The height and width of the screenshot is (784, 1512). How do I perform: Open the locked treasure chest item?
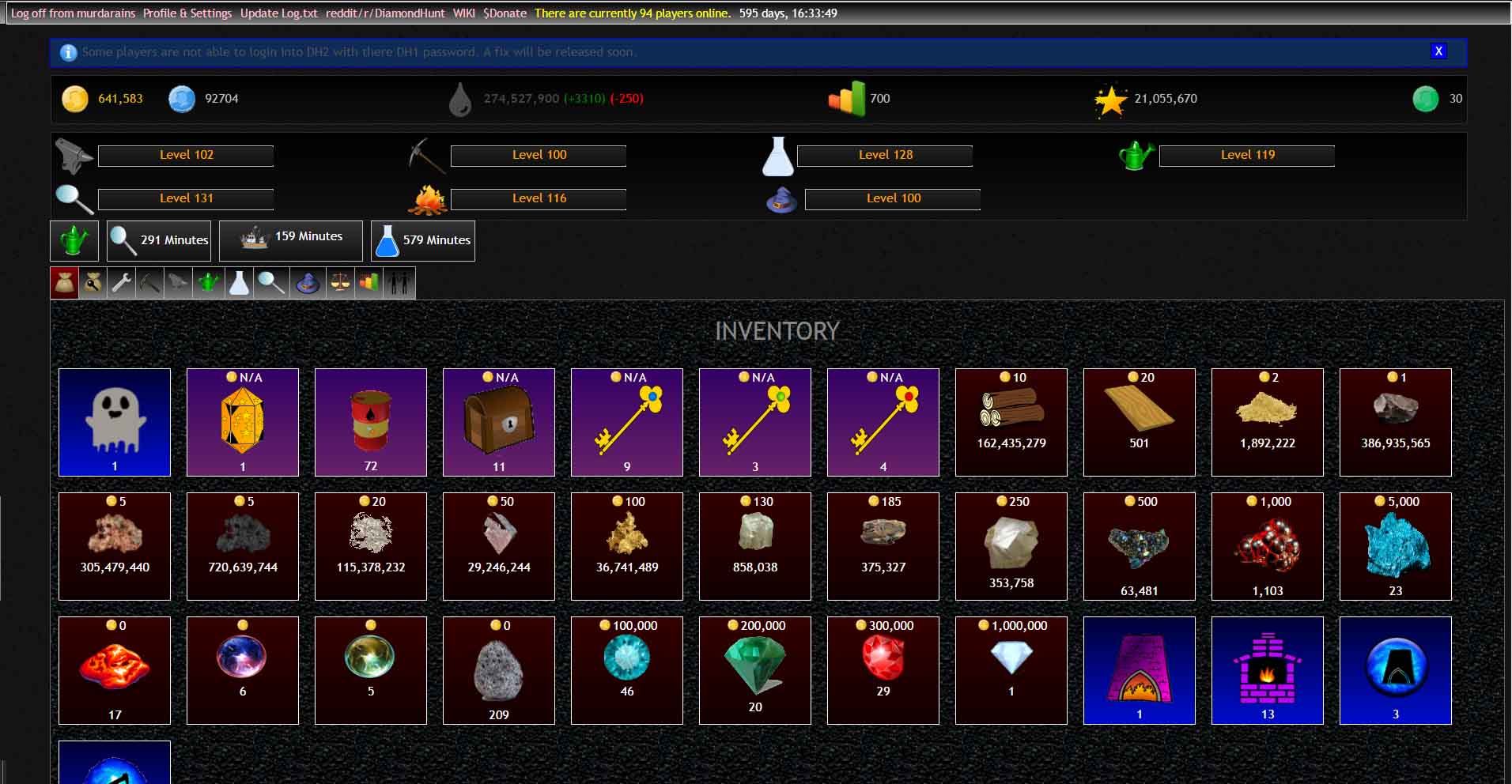coord(498,421)
